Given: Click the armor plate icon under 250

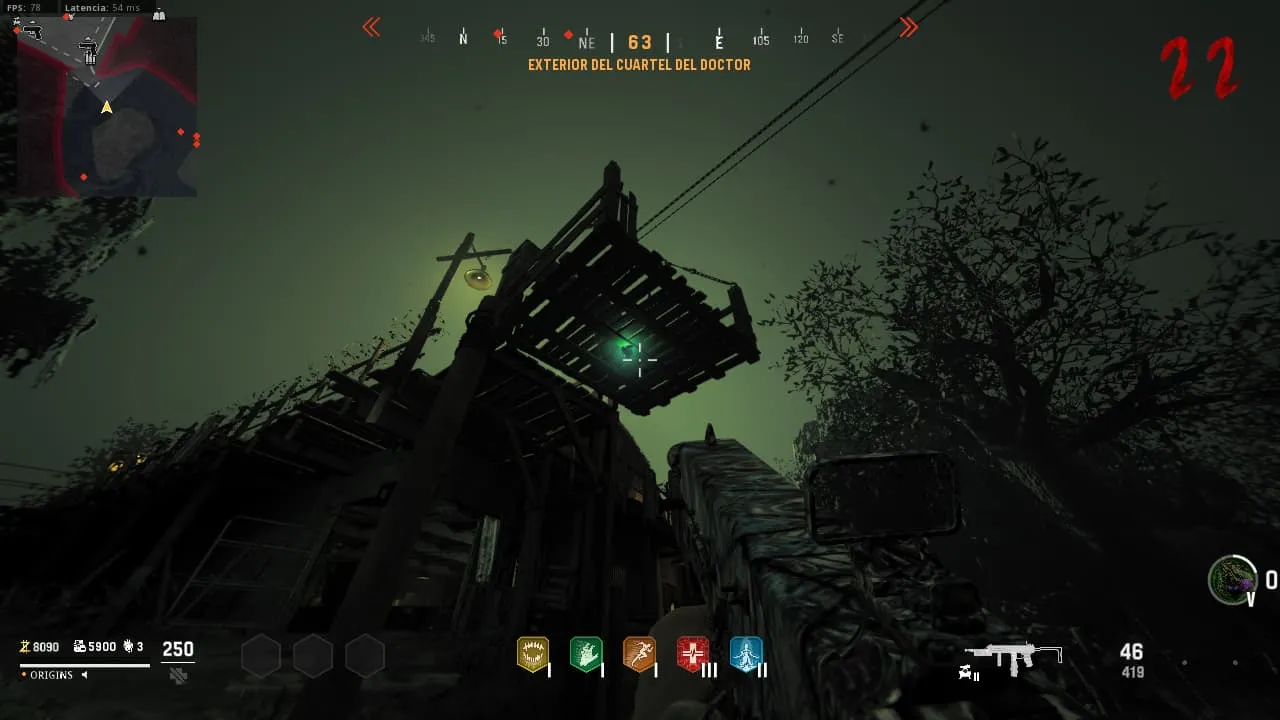Looking at the screenshot, I should [178, 675].
